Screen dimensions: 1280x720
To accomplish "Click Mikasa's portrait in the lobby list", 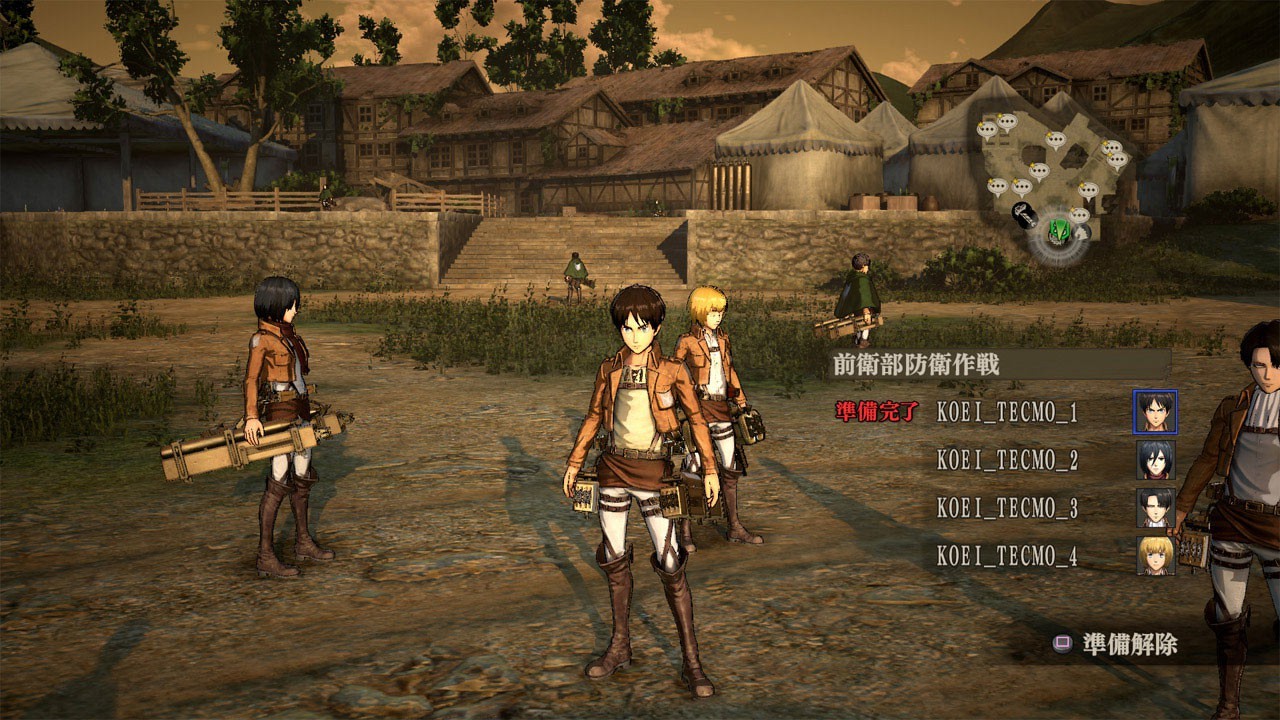I will pyautogui.click(x=1155, y=459).
